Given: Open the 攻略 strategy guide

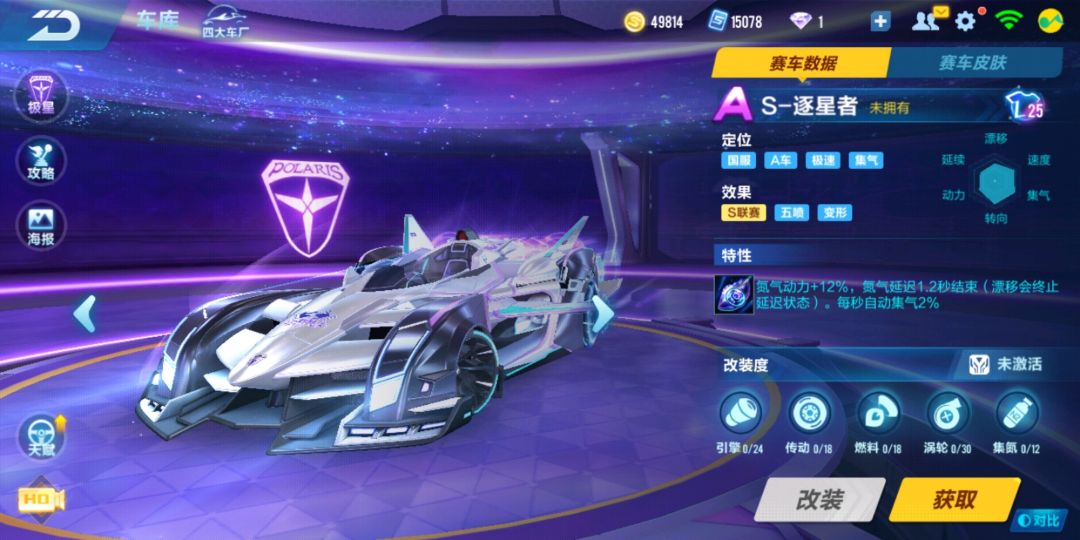Looking at the screenshot, I should [x=42, y=160].
